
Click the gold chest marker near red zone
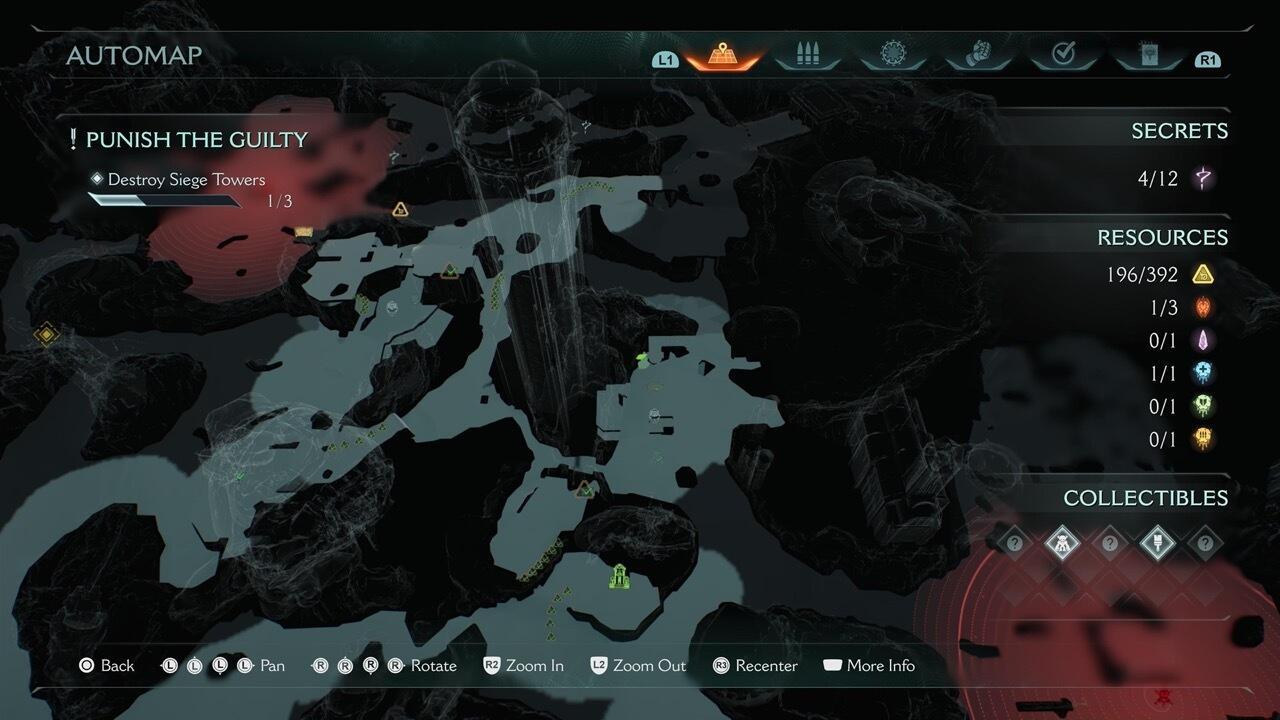[x=304, y=232]
